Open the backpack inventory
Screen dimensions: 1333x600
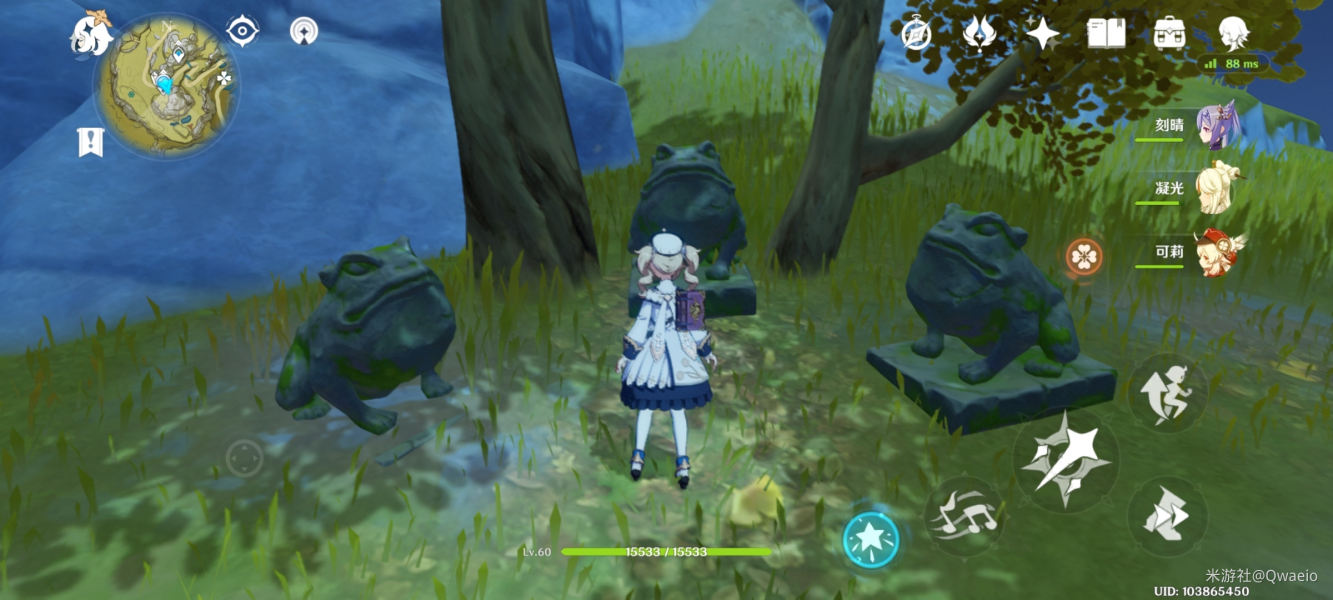(x=1169, y=33)
